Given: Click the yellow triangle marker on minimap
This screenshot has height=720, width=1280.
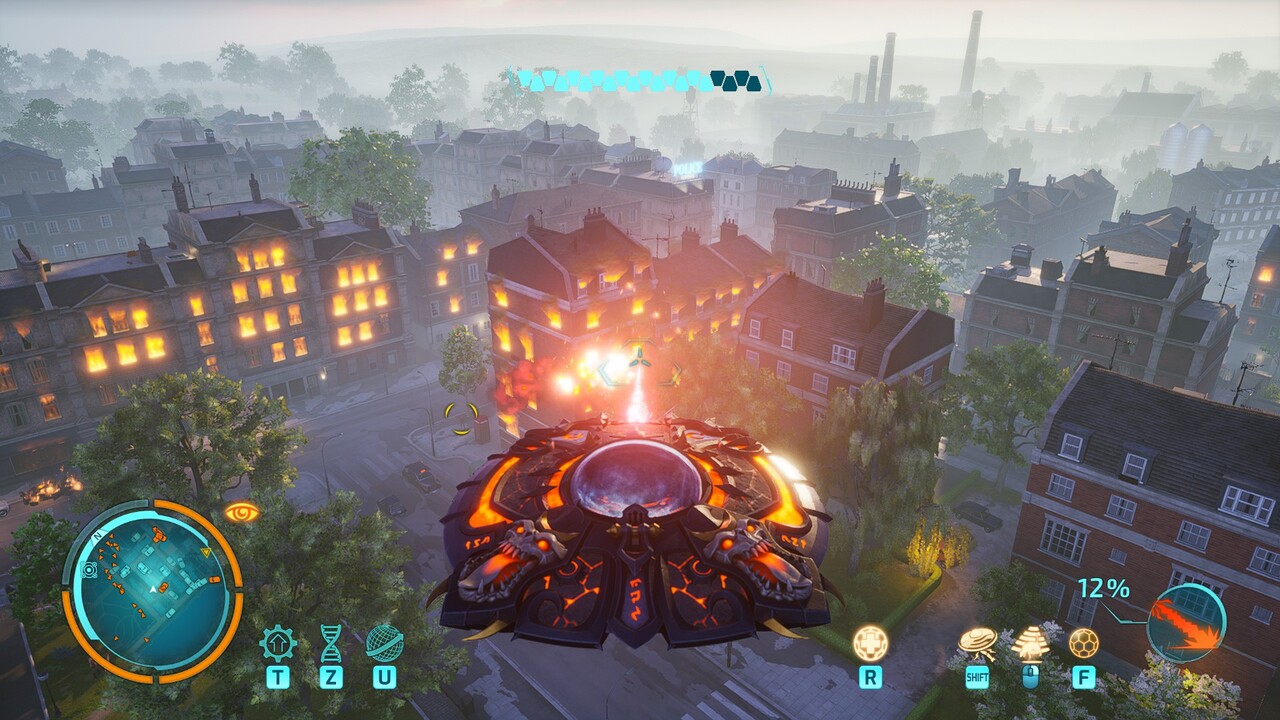Looking at the screenshot, I should click(206, 552).
